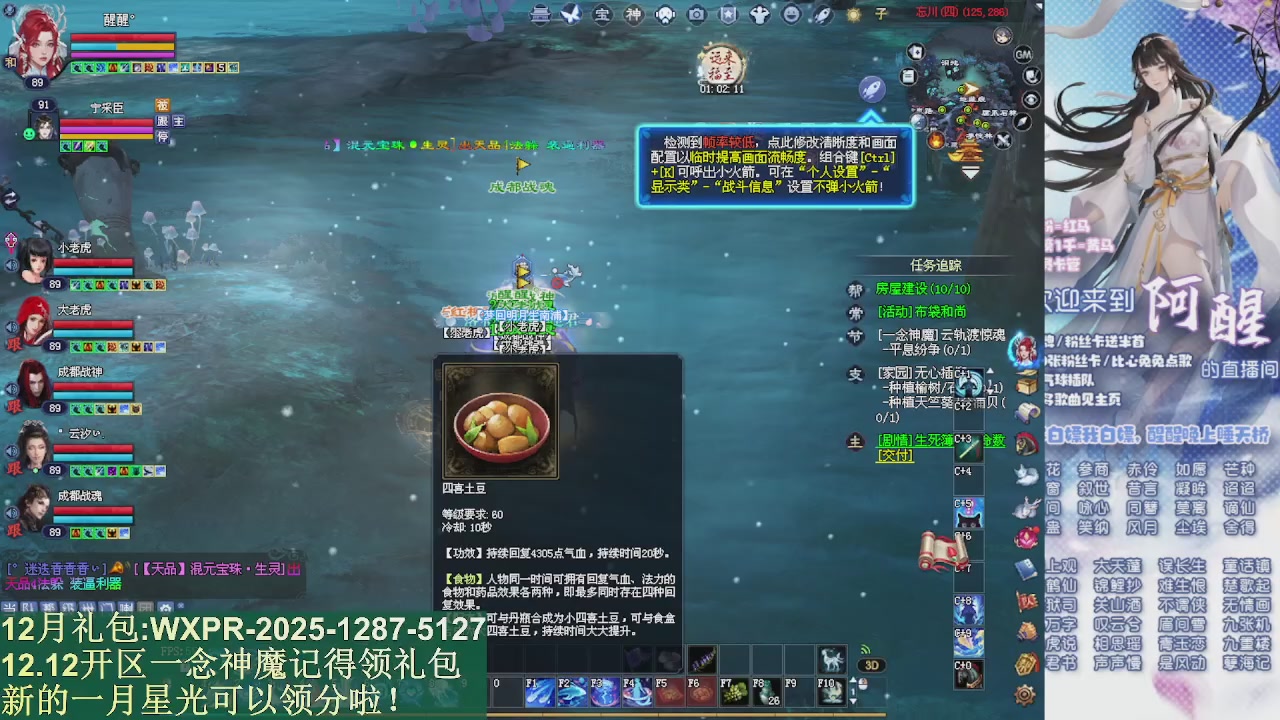Click the hotbar page-up arrow
The image size is (1280, 720).
(852, 679)
